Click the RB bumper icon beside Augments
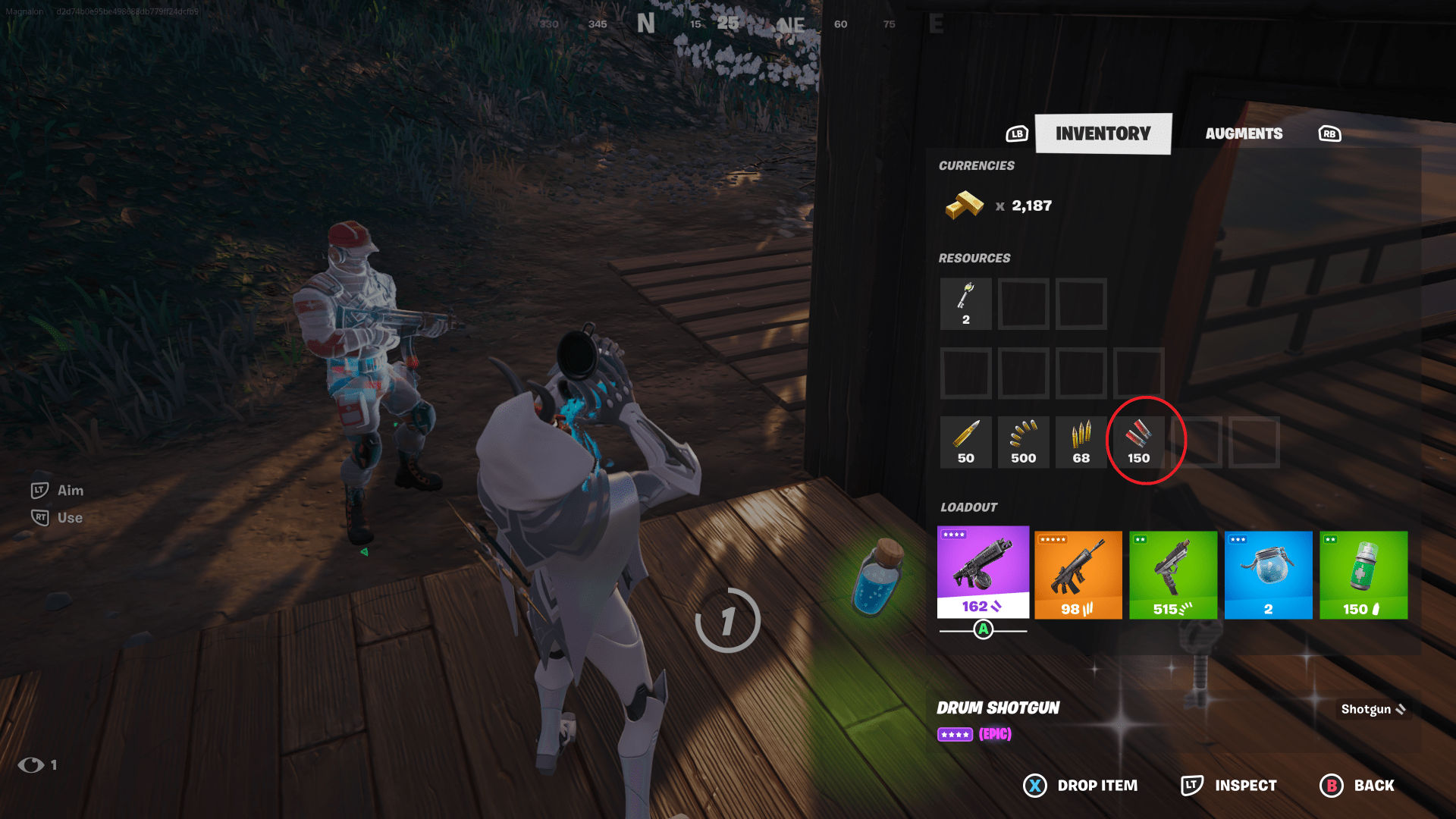1456x819 pixels. tap(1329, 133)
